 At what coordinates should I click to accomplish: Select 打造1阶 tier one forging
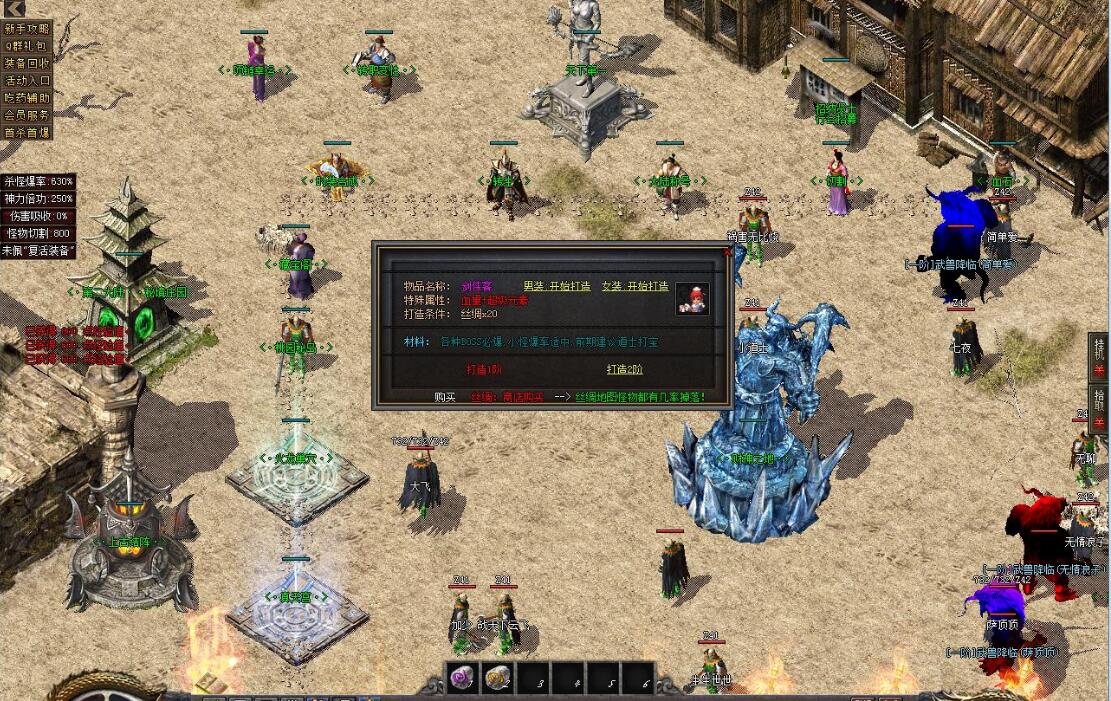484,369
